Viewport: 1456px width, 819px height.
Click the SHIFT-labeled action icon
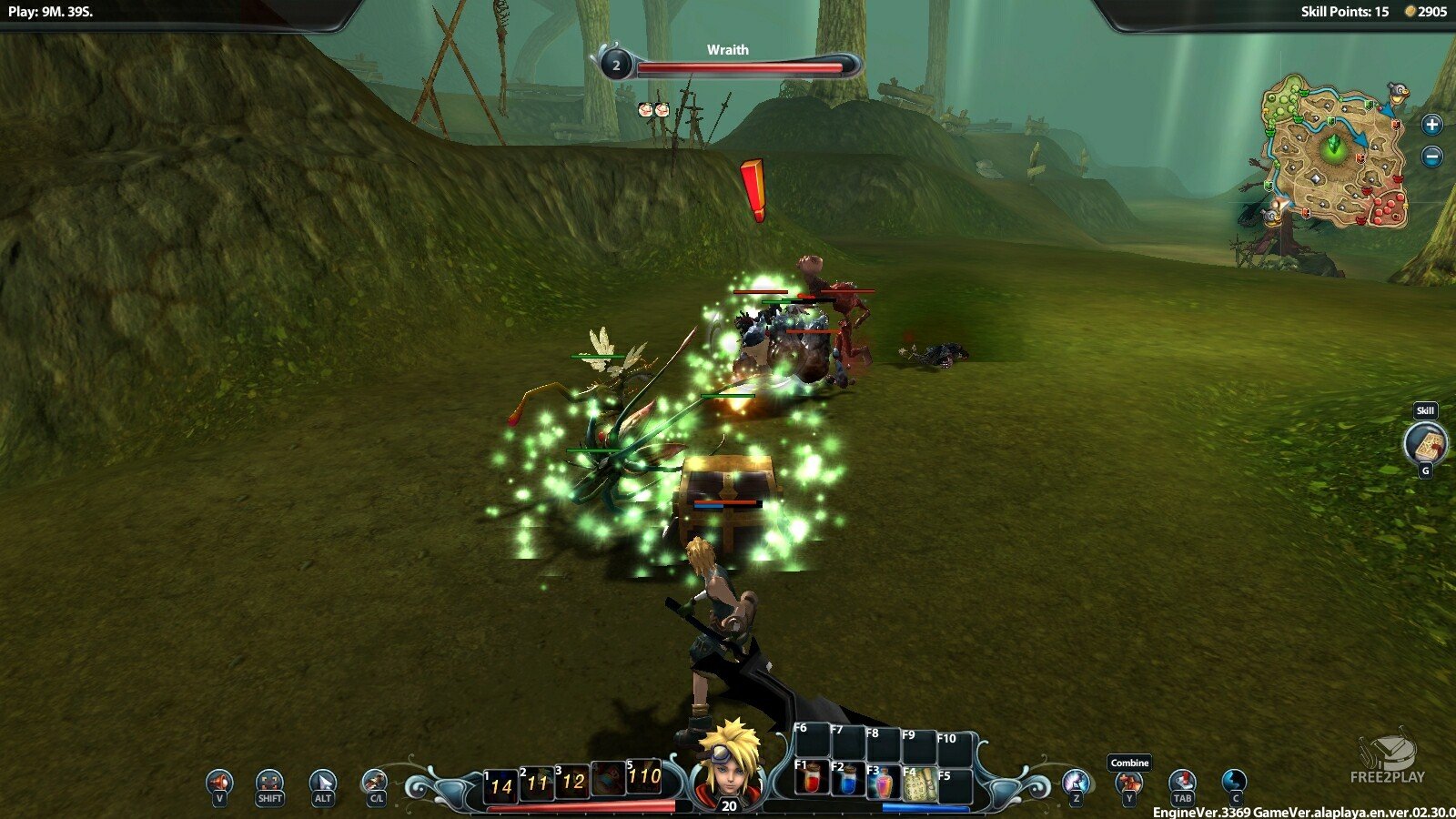coord(270,782)
